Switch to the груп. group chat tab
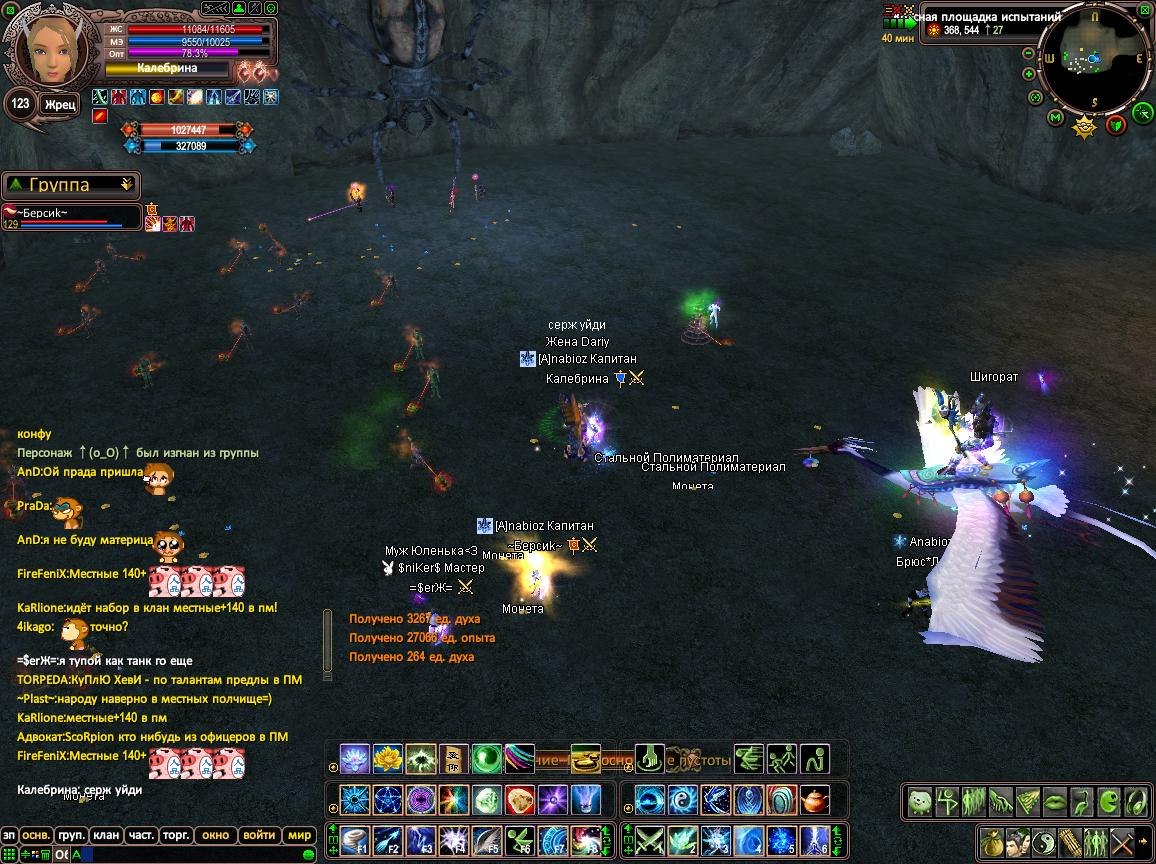Viewport: 1156px width, 864px height. 70,835
